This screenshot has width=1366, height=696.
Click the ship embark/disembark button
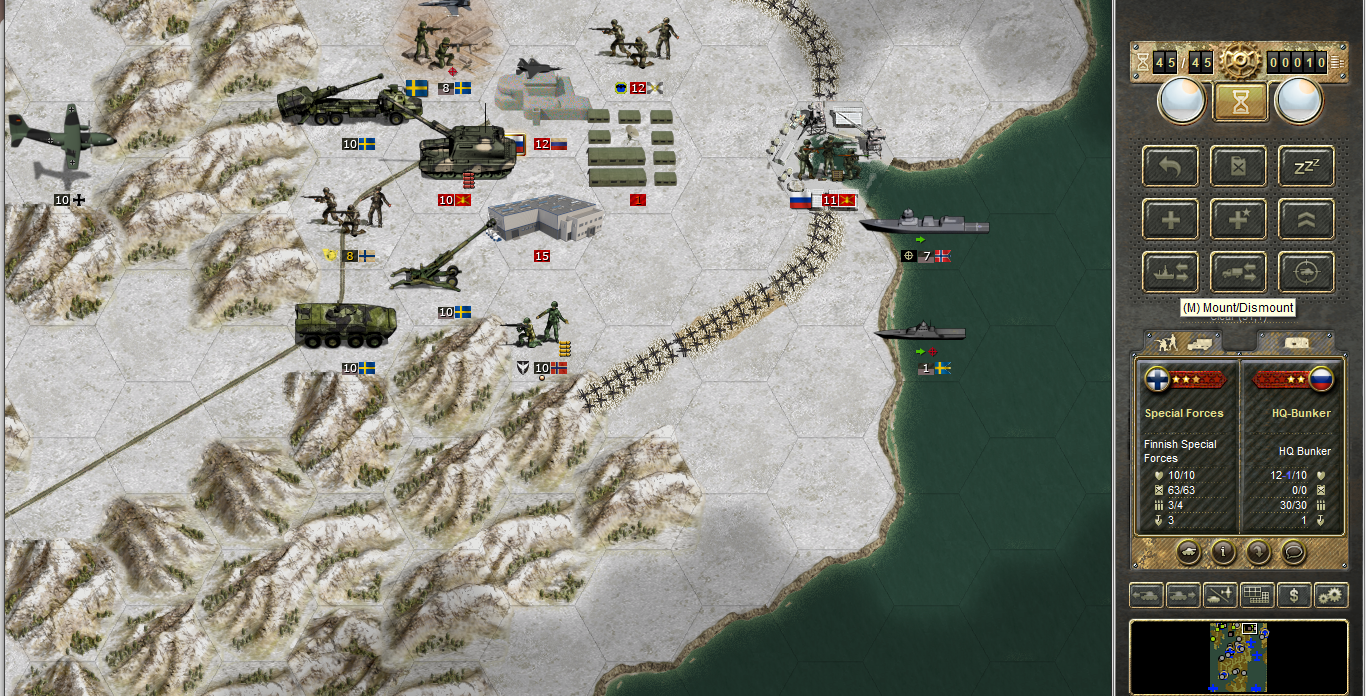pos(1171,272)
